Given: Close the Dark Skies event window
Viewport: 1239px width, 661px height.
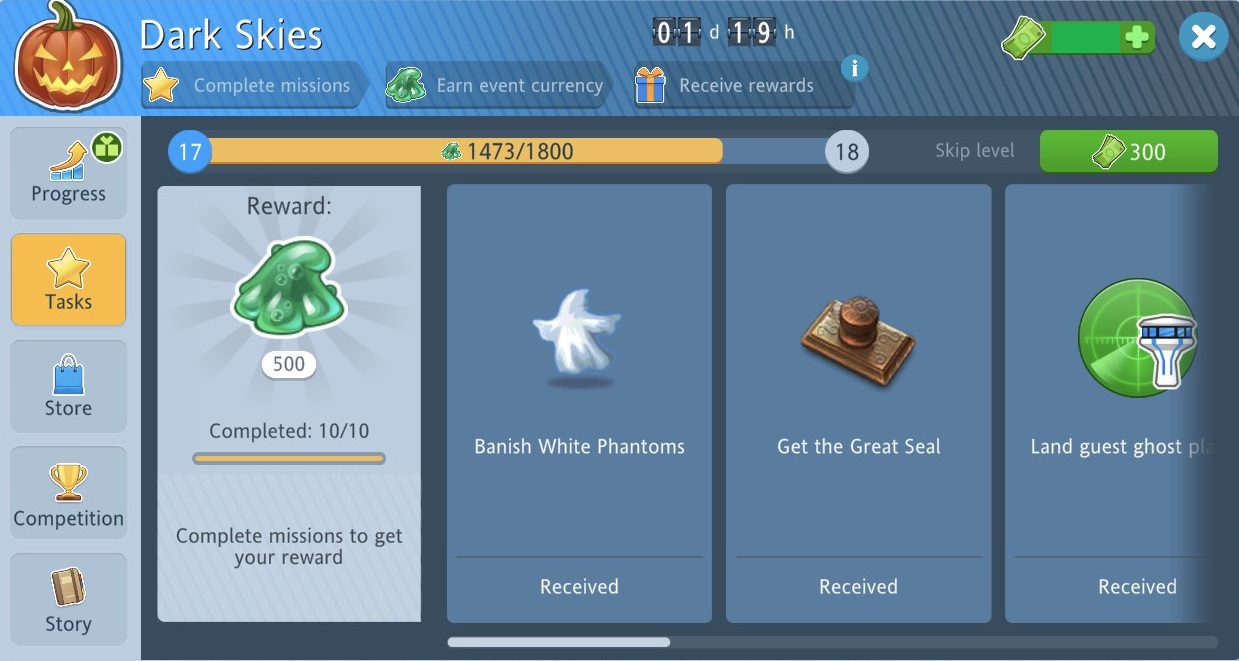Looking at the screenshot, I should pyautogui.click(x=1203, y=38).
